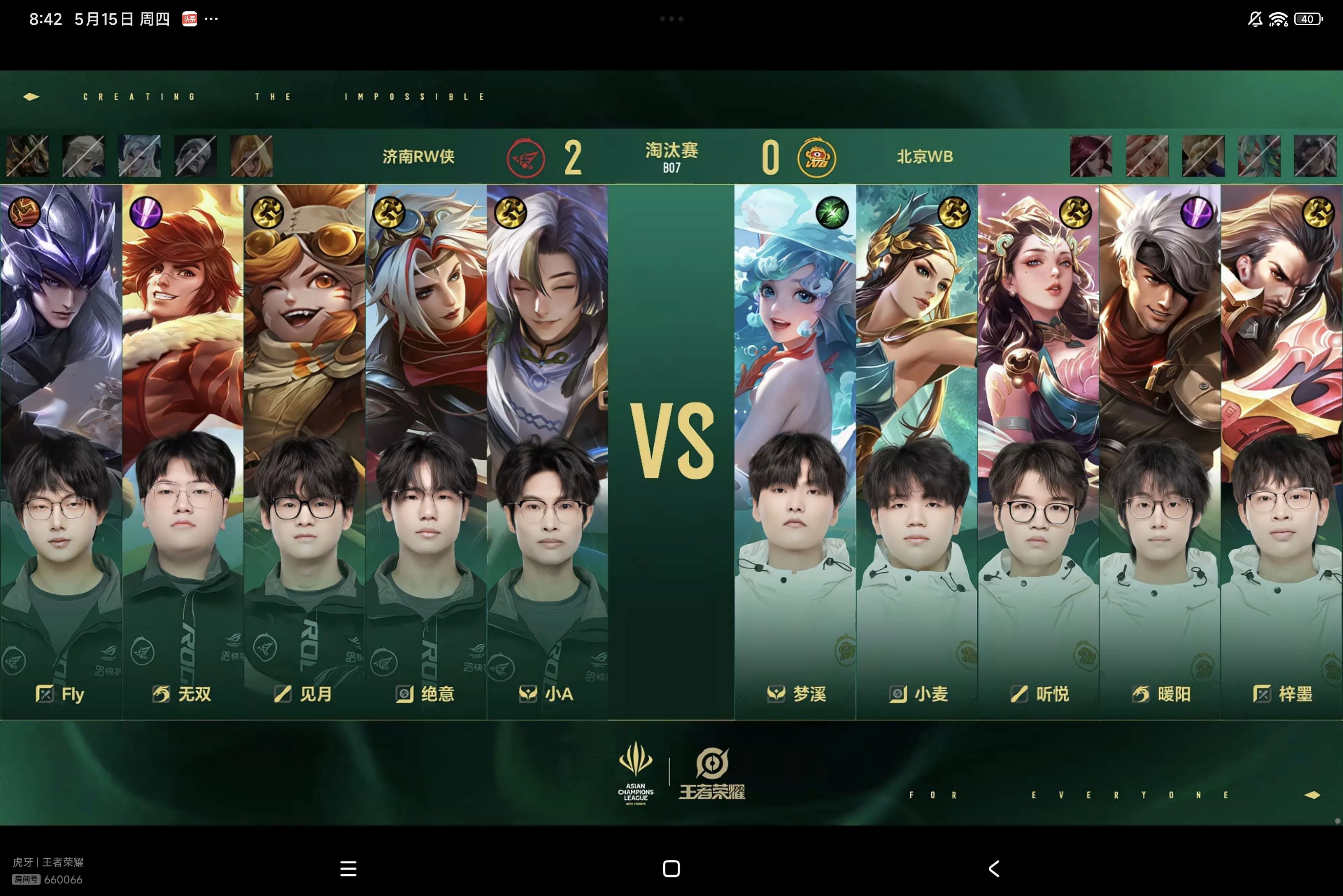The width and height of the screenshot is (1343, 896).
Task: Select 暖阳's player card
Action: point(1160,451)
